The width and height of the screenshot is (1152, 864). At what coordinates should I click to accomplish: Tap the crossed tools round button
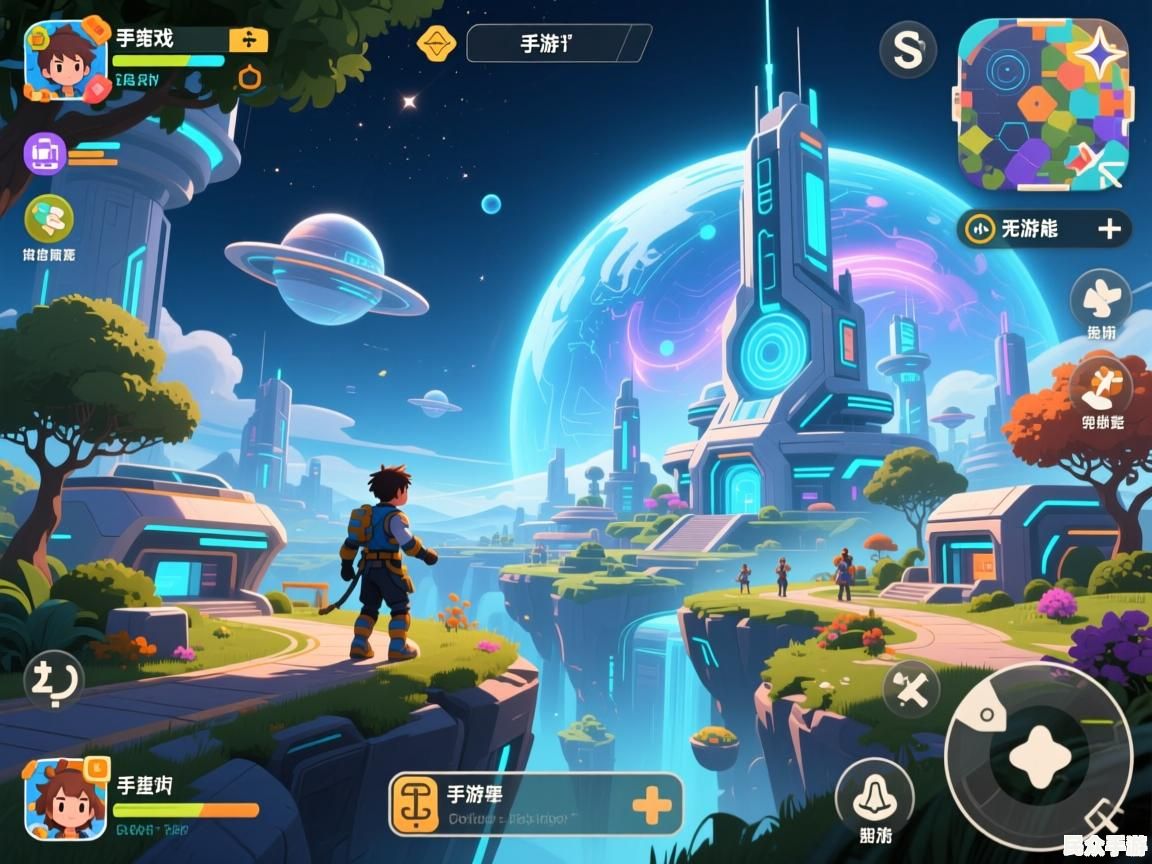(911, 689)
